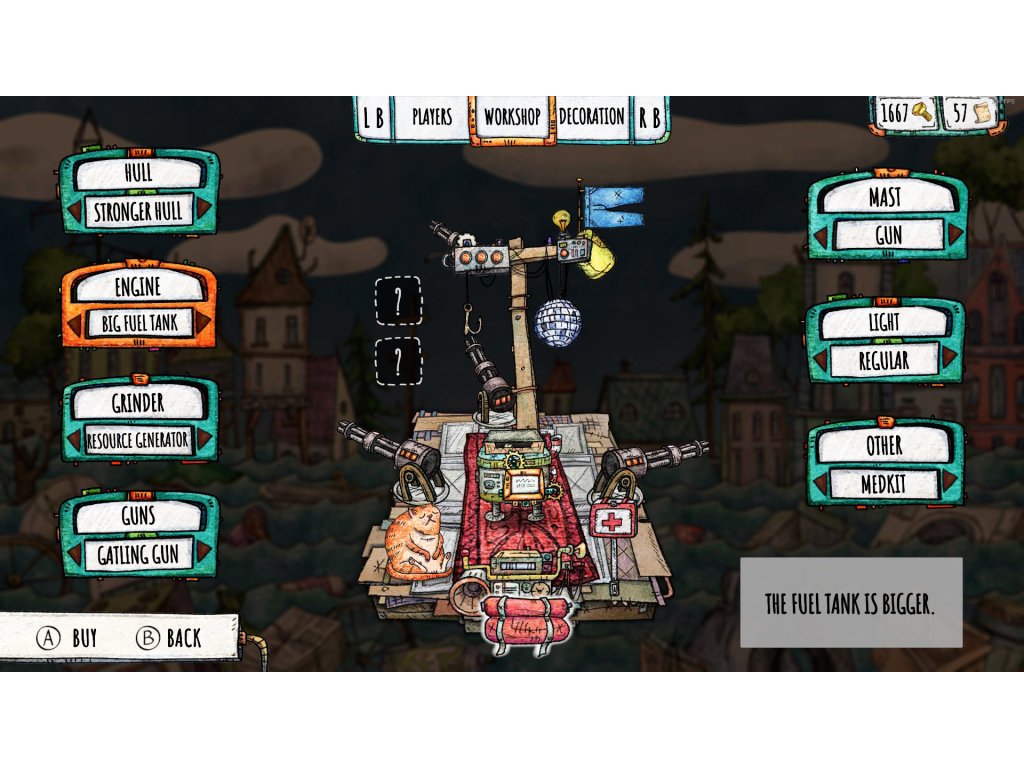Select the Light upgrade panel
This screenshot has width=1024, height=768.
coord(885,322)
